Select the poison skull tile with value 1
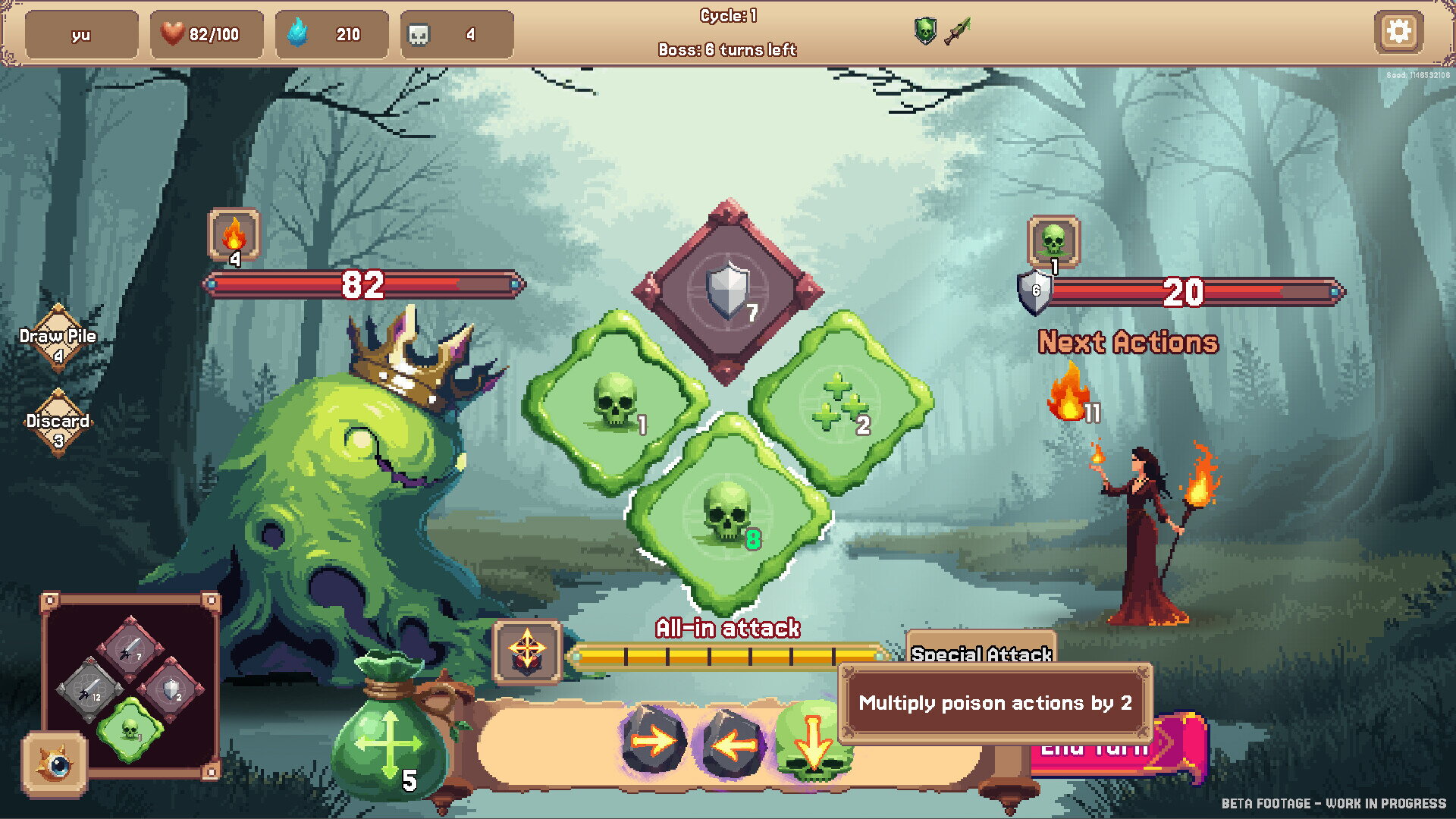This screenshot has height=819, width=1456. pos(615,402)
